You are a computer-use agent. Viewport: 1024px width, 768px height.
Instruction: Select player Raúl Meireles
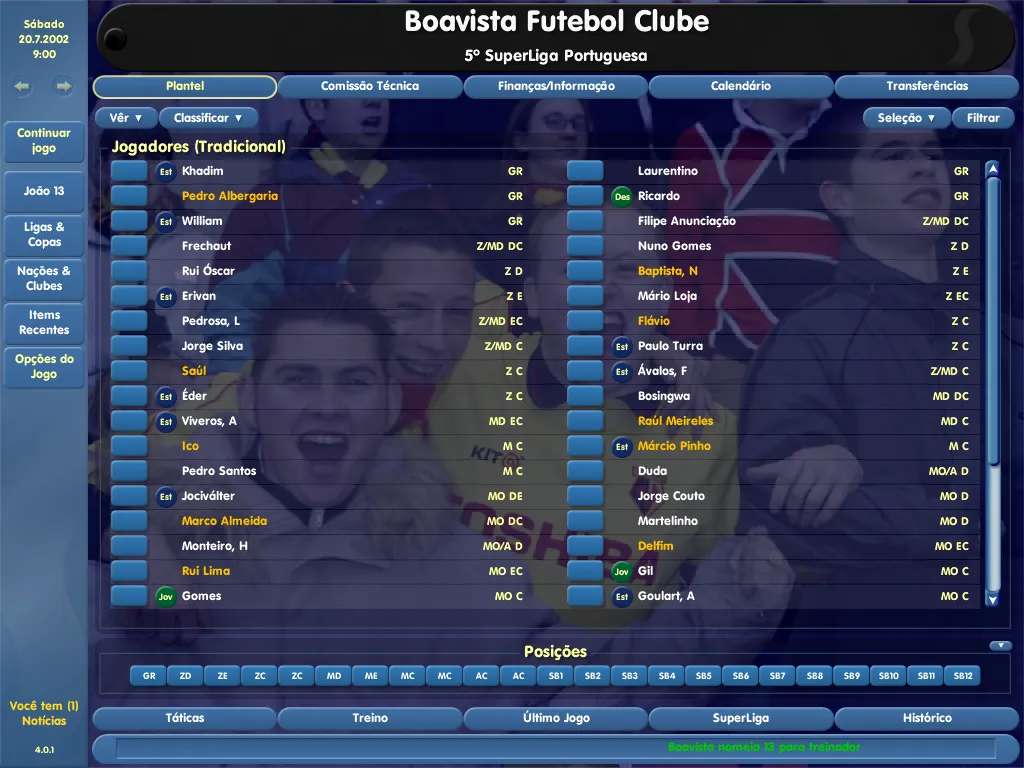point(676,421)
